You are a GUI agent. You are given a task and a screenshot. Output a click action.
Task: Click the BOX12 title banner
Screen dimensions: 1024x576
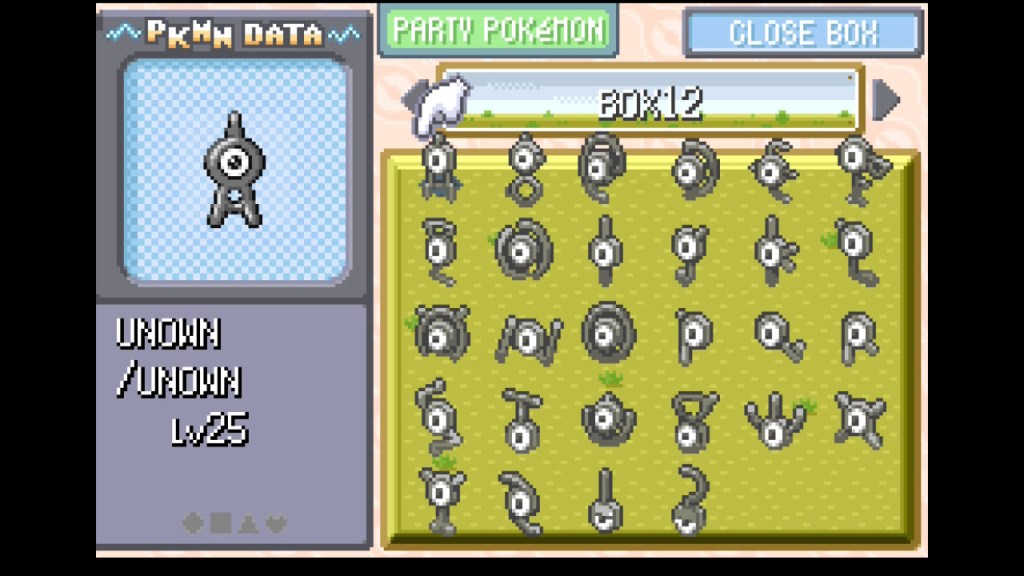click(650, 102)
